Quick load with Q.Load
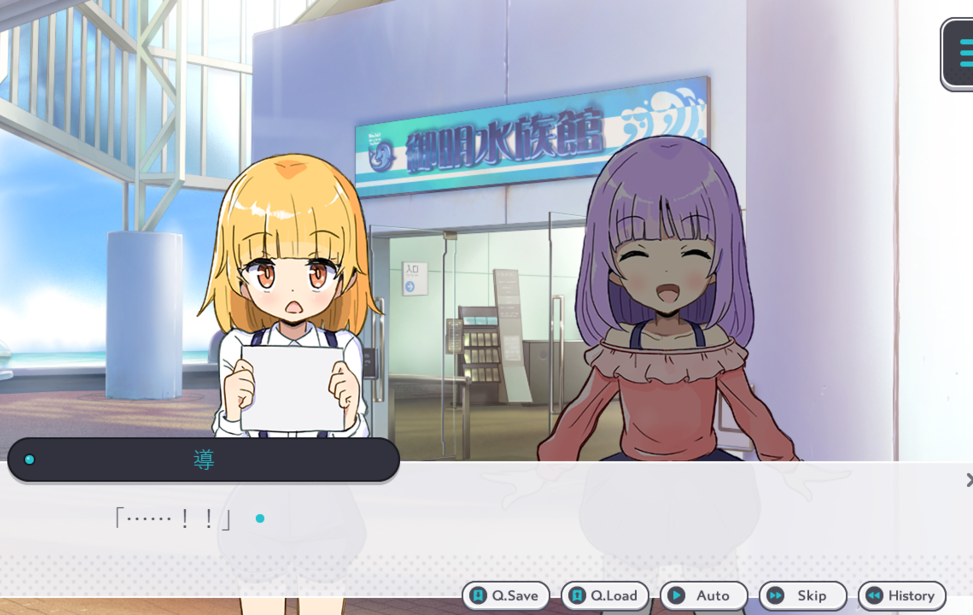Image resolution: width=973 pixels, height=615 pixels. [x=605, y=595]
